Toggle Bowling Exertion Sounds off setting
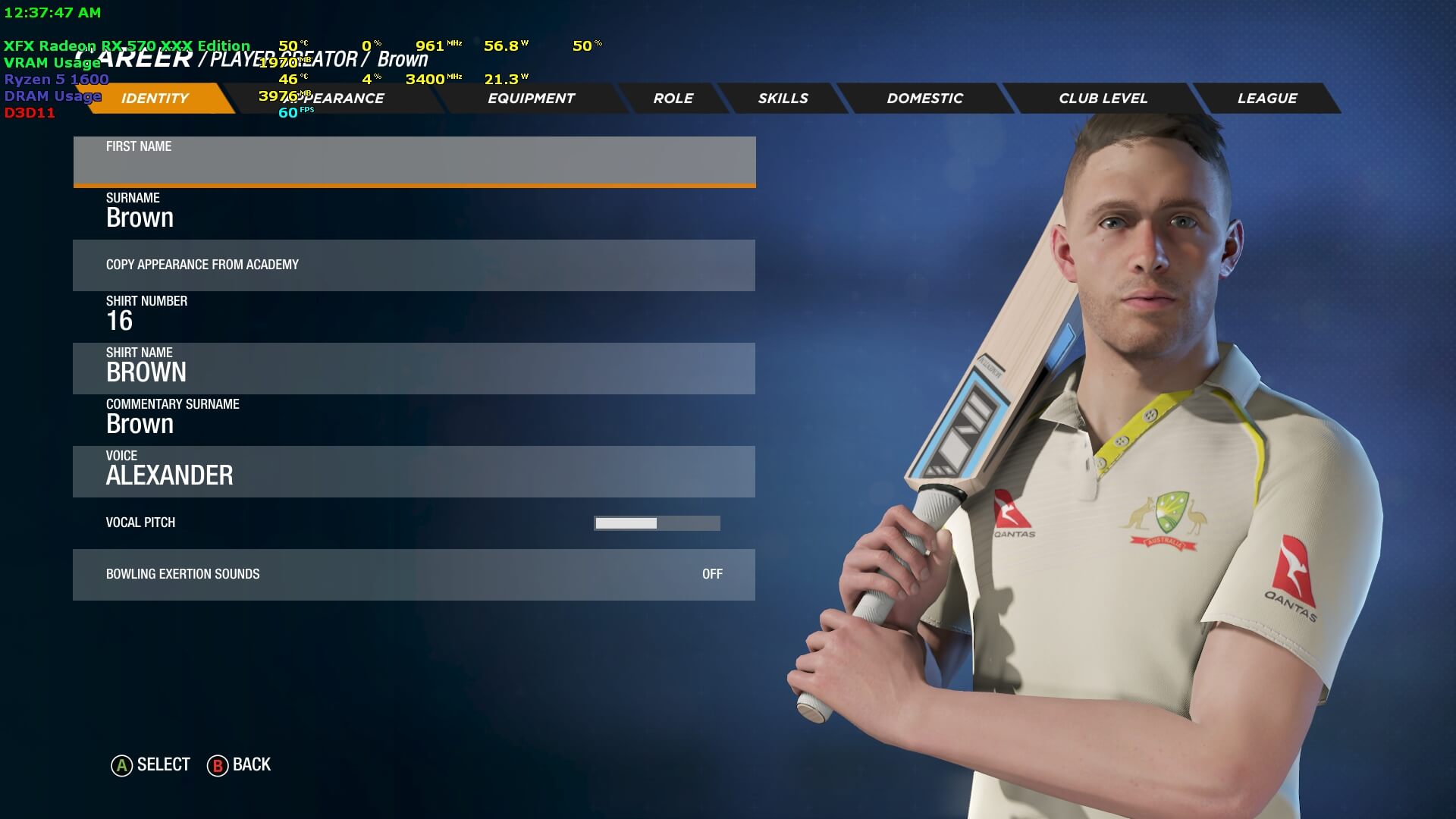Image resolution: width=1456 pixels, height=819 pixels. point(414,574)
